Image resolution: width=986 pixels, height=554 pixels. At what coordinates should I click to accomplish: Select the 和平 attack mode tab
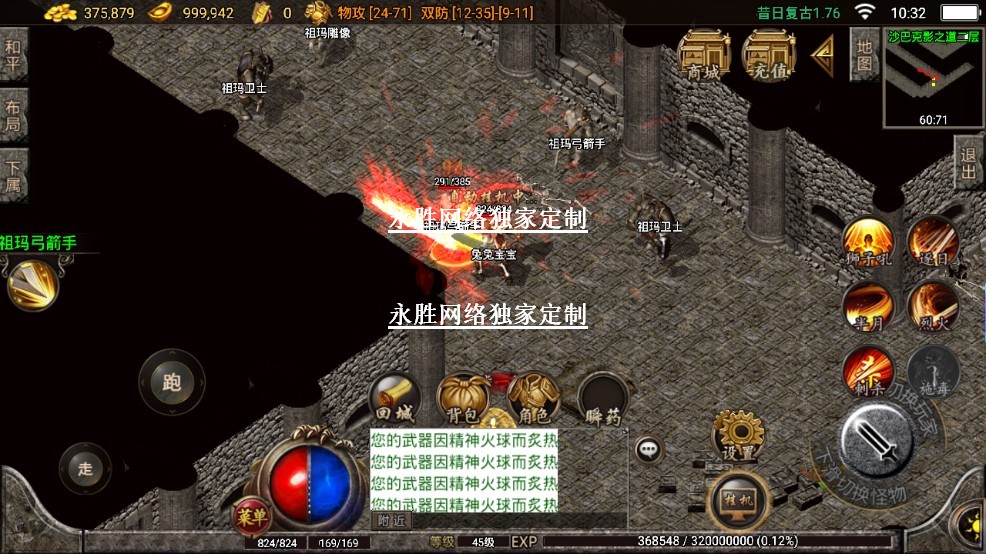13,54
